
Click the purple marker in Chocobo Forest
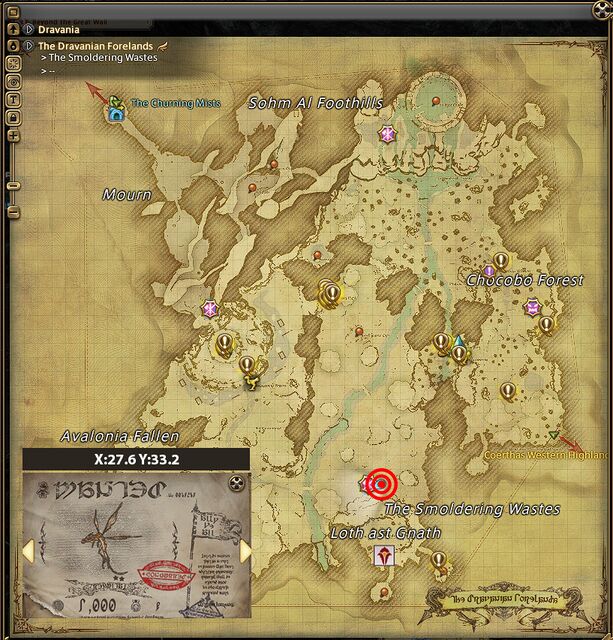pos(489,270)
